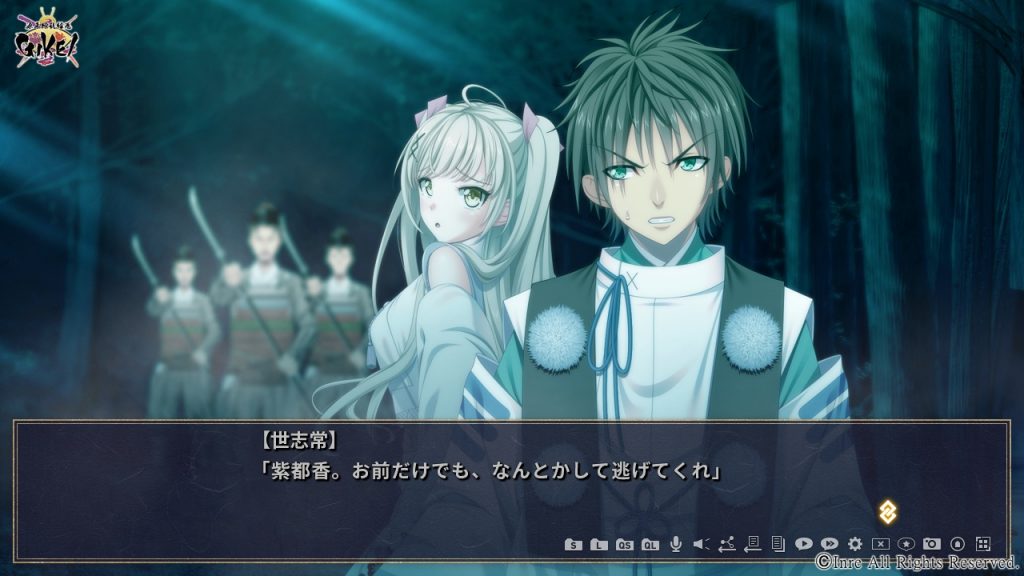Open the branching flowchart icon

tap(727, 544)
